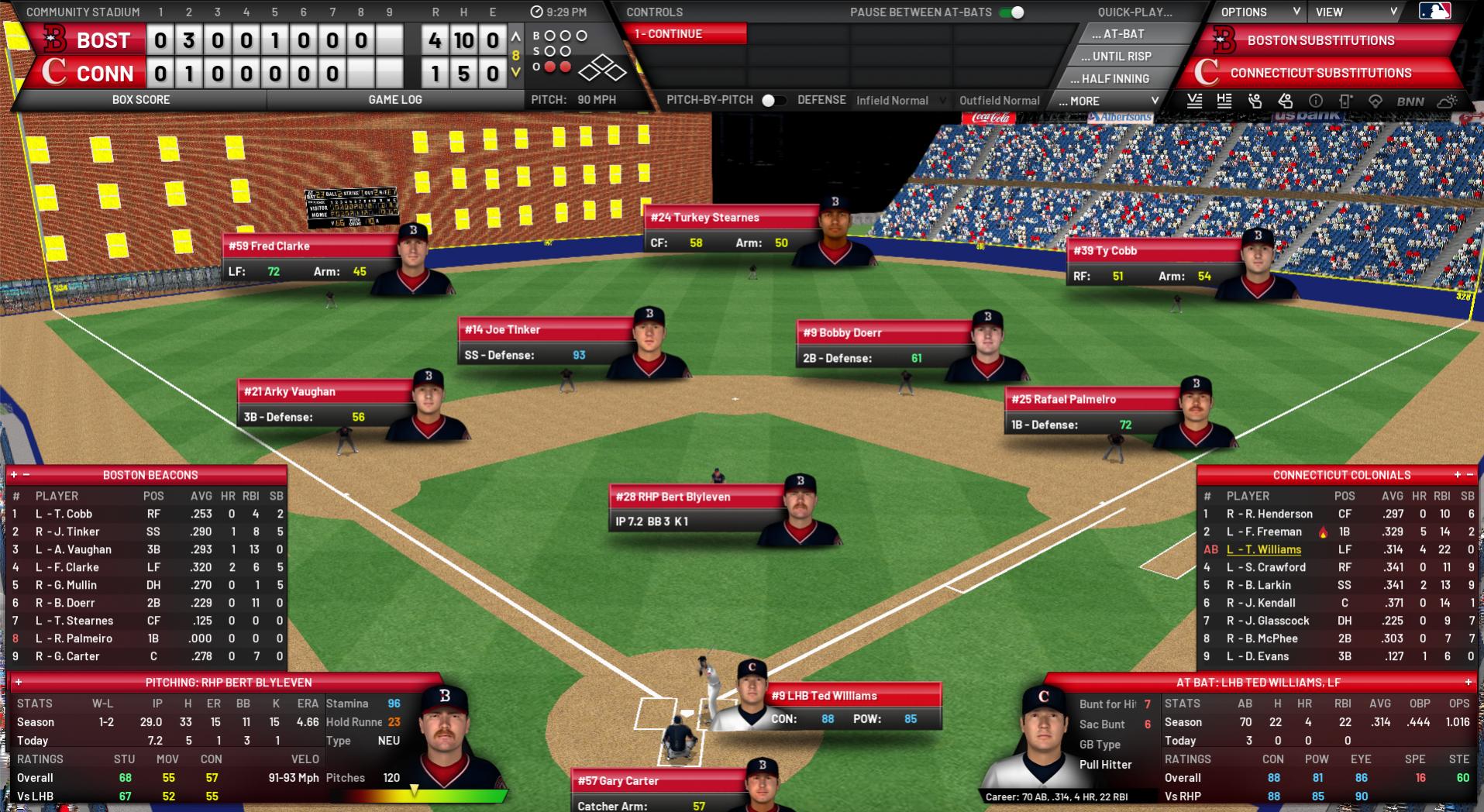The image size is (1484, 812).
Task: Quick-play the current At-Bat
Action: pyautogui.click(x=1117, y=34)
